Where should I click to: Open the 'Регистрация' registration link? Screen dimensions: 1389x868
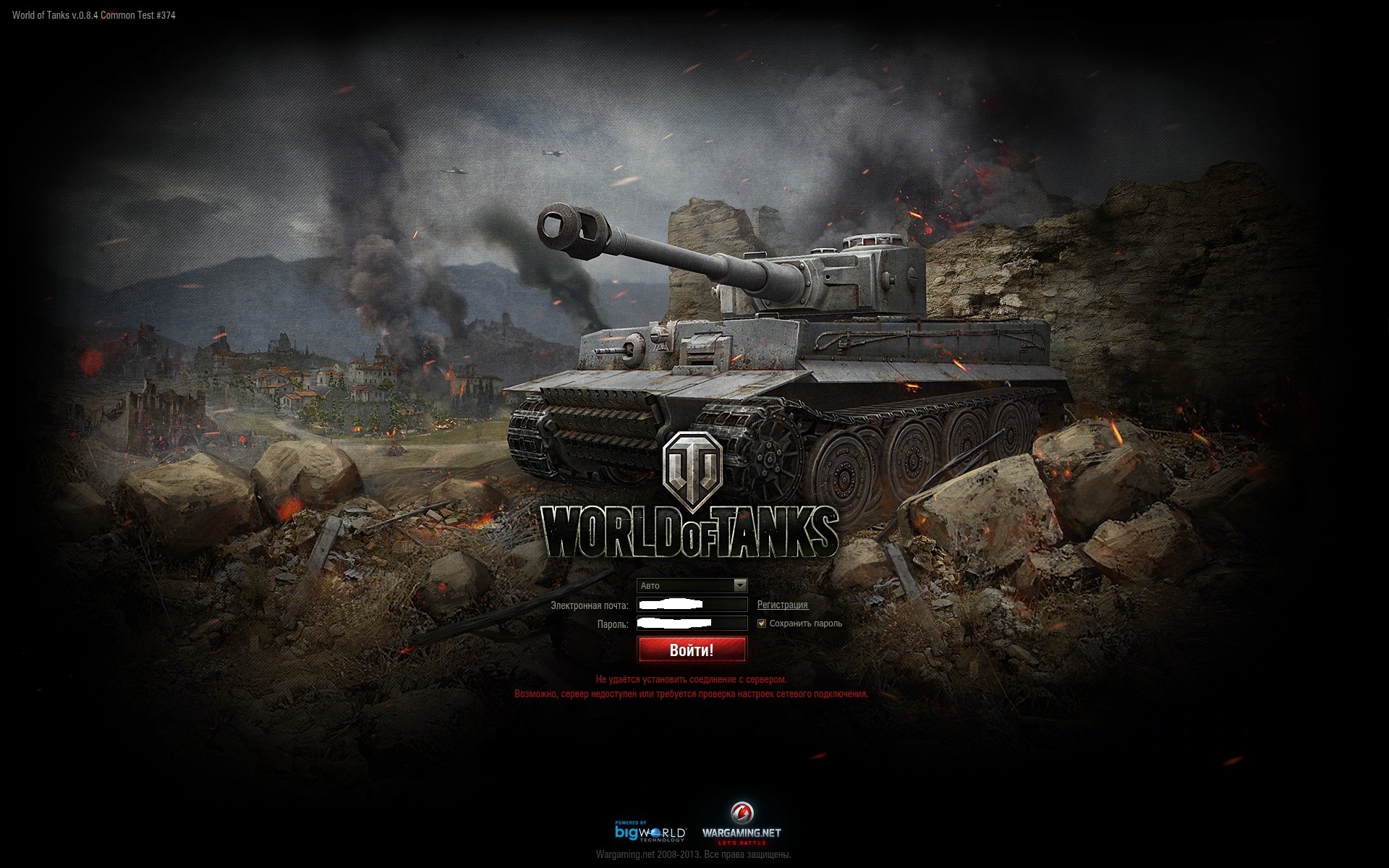tap(782, 605)
